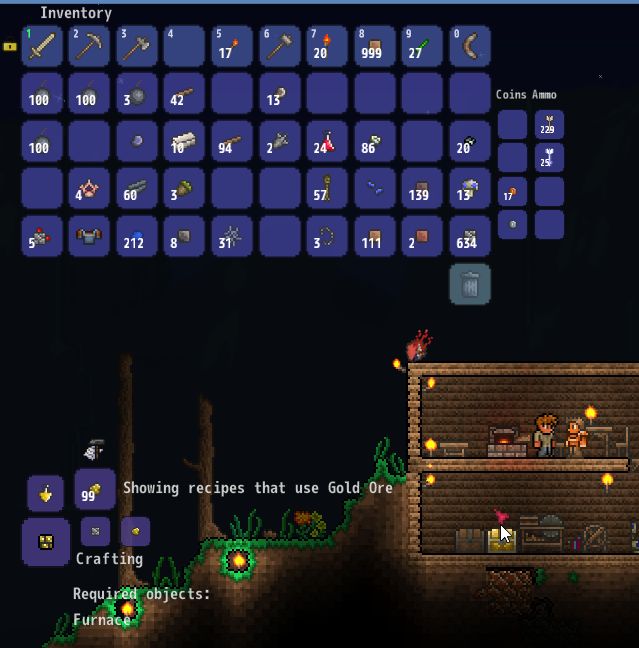The image size is (639, 648).
Task: Toggle the inventory lock icon
Action: pos(10,46)
